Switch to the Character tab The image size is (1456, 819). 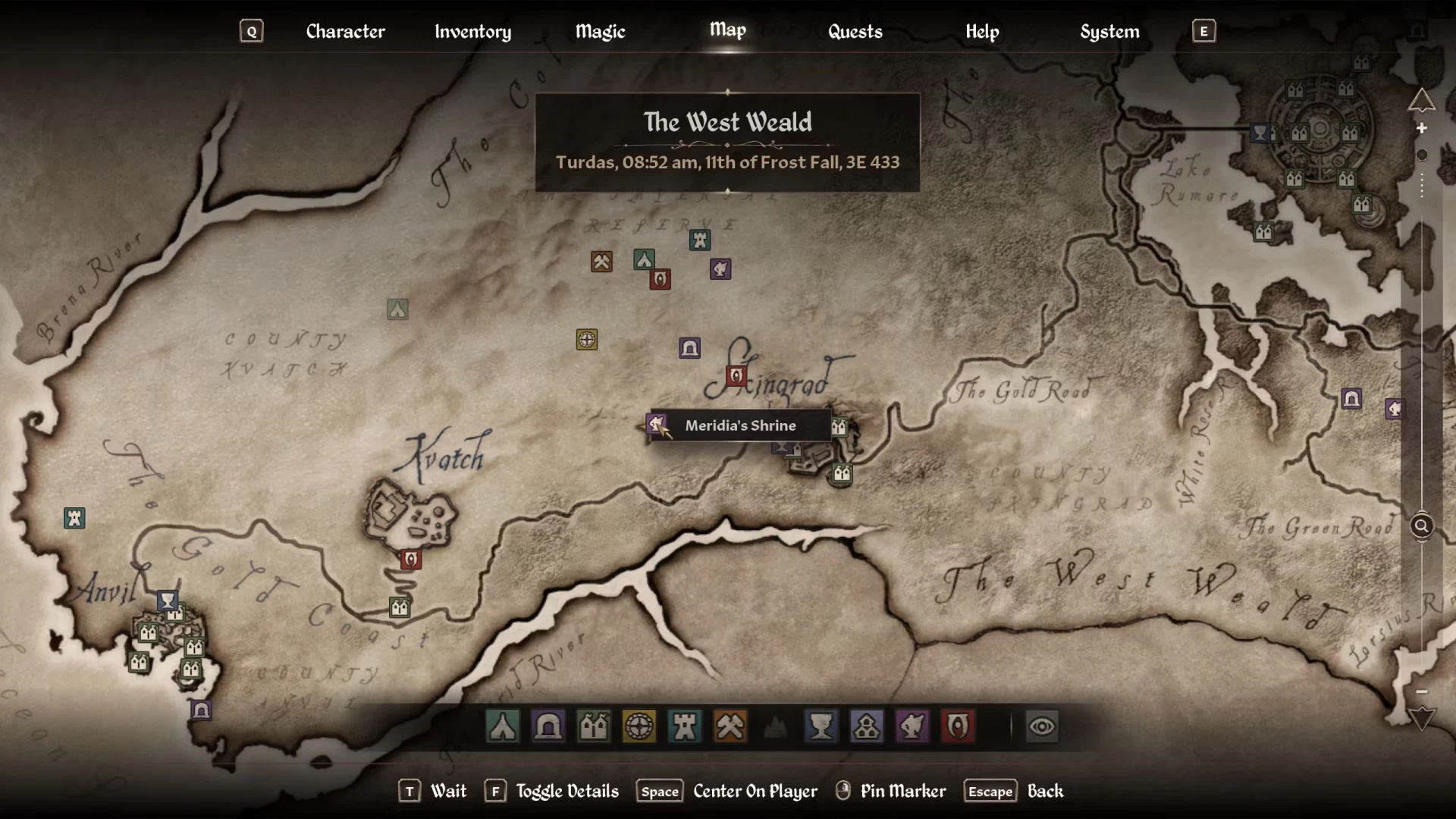coord(345,31)
